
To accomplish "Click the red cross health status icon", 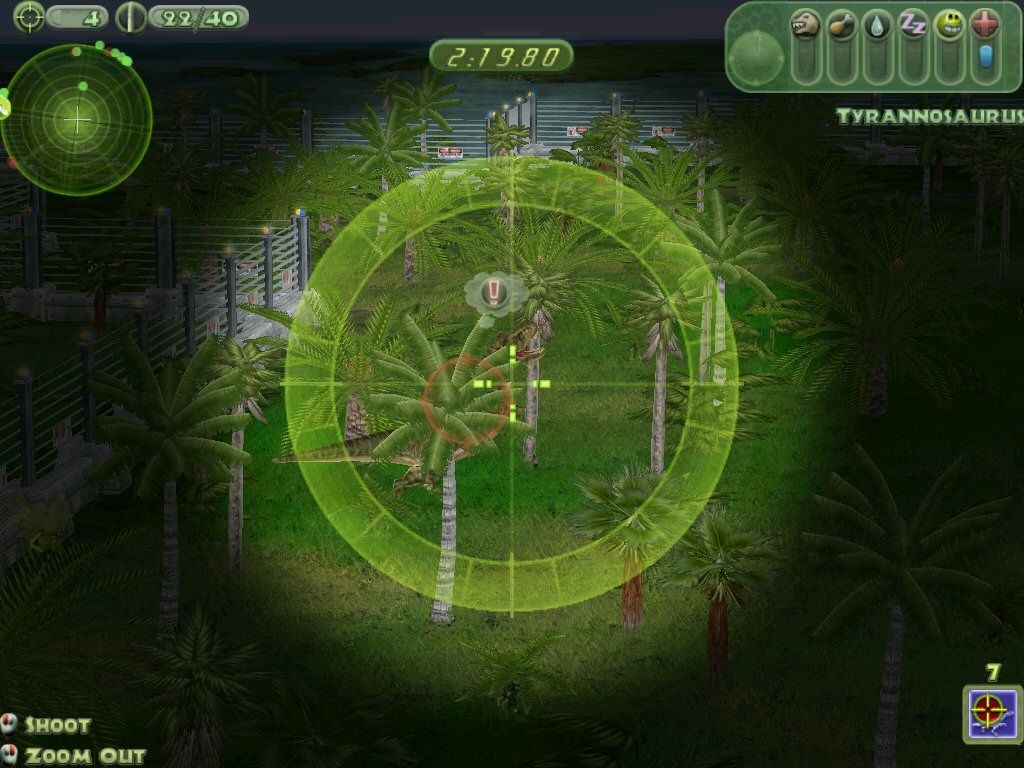I will 984,25.
